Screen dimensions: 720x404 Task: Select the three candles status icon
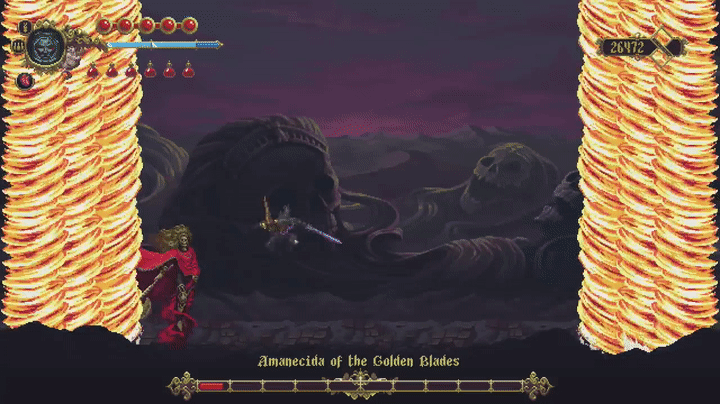pyautogui.click(x=19, y=45)
